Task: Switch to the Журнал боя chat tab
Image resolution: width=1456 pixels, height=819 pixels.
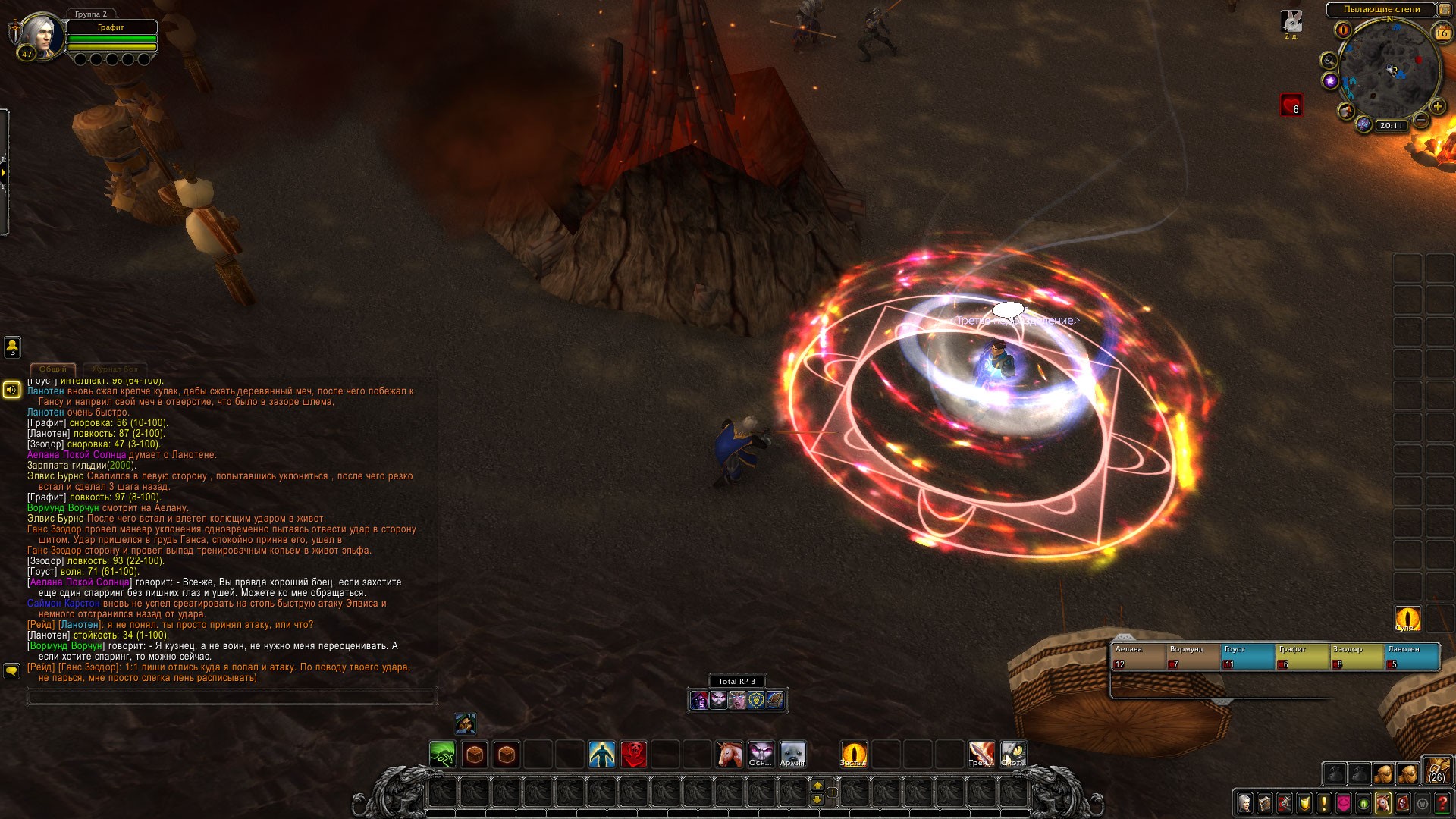Action: point(115,369)
